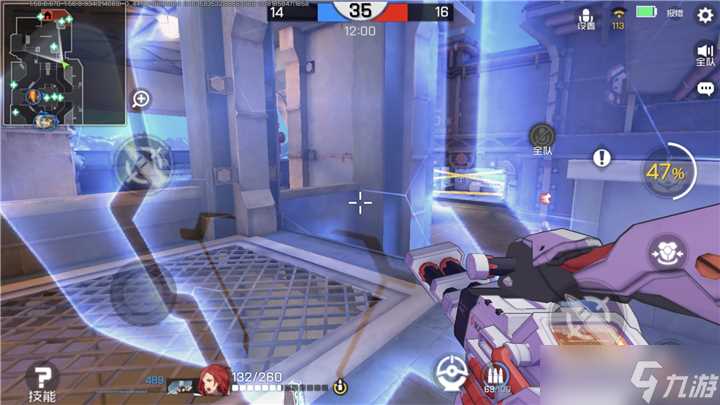720x405 pixels.
Task: Expand the minimap
Action: click(x=63, y=67)
